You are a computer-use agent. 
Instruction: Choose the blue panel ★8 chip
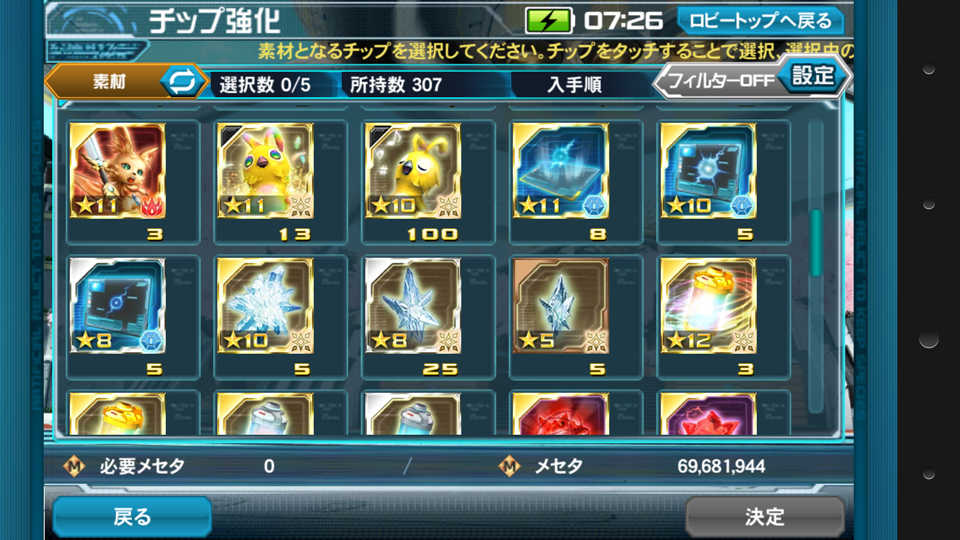click(x=118, y=306)
